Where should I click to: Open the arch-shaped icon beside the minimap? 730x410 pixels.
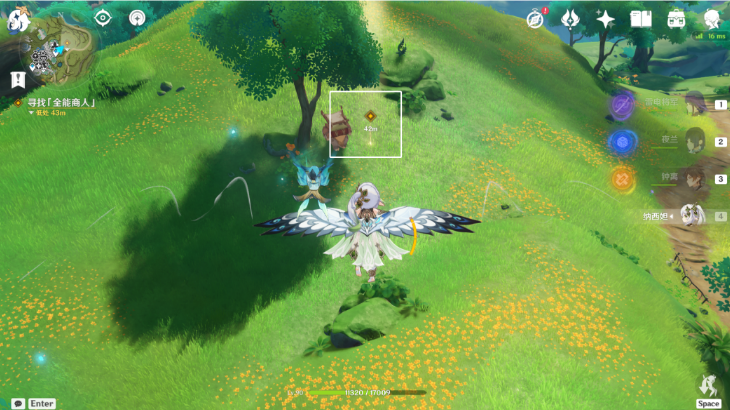coord(138,18)
